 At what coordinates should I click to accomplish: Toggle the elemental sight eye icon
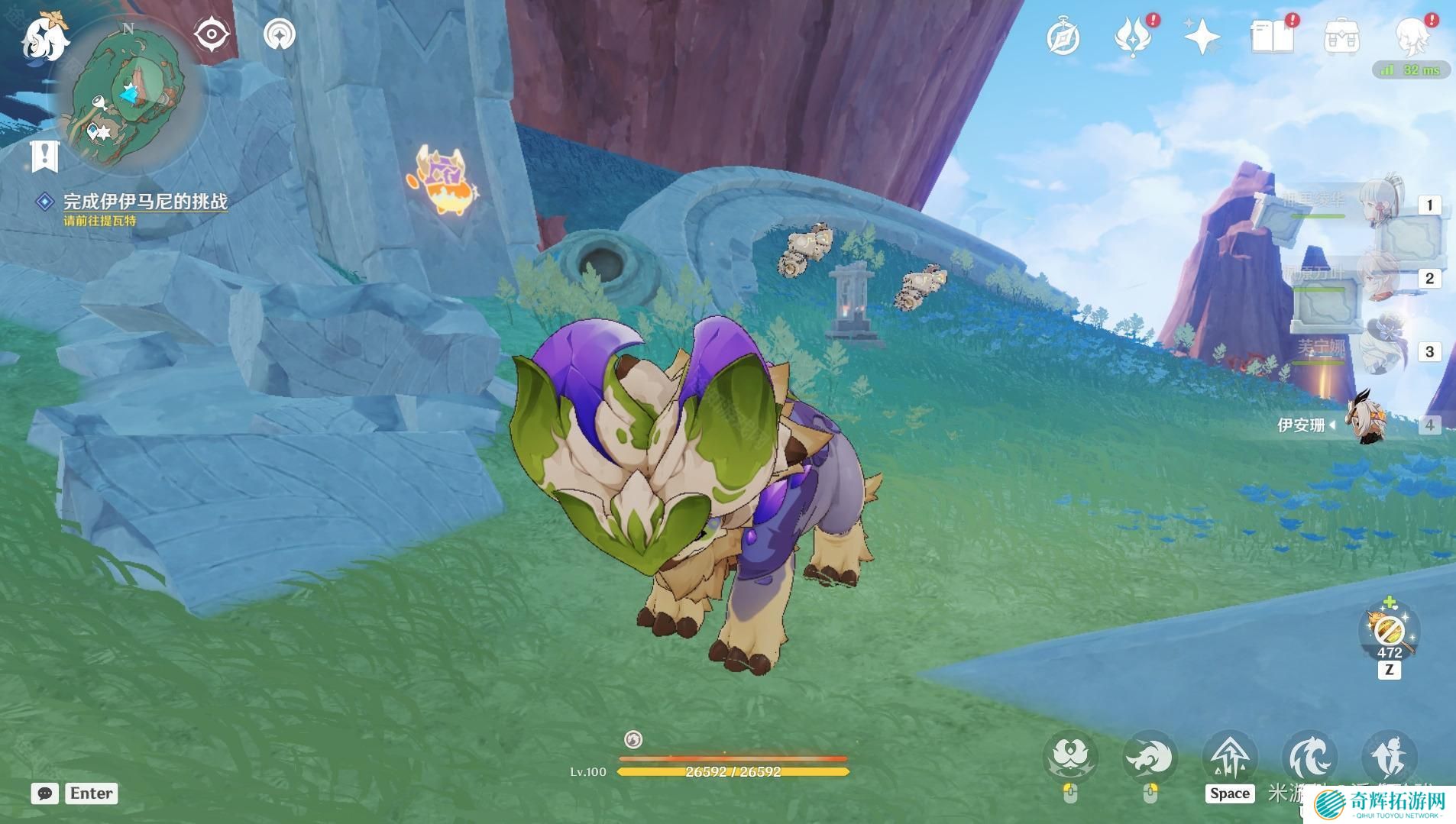click(x=211, y=34)
